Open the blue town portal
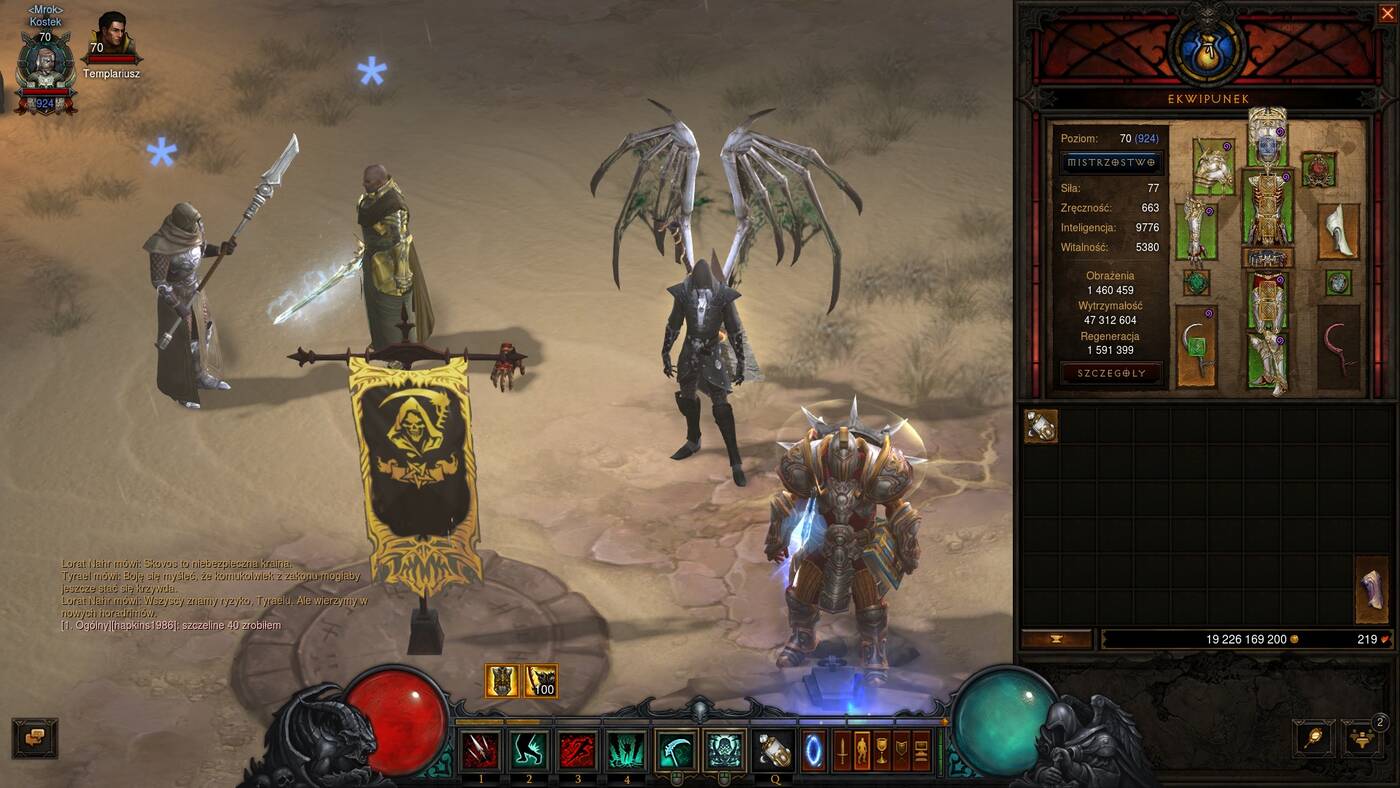1400x788 pixels. [814, 750]
